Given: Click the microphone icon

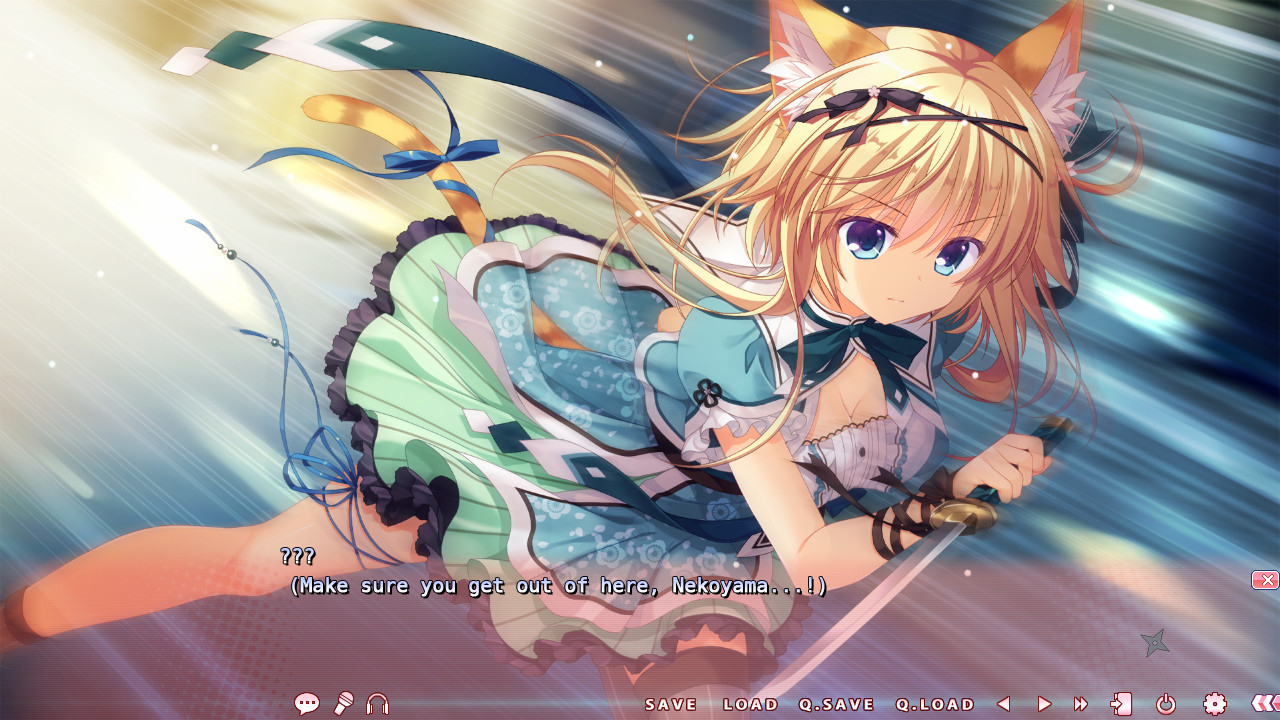Looking at the screenshot, I should [343, 704].
